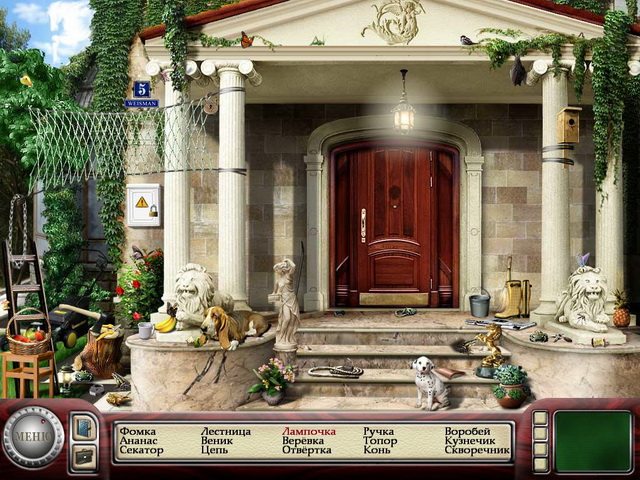Open the briefcase icon button
Screen dimensions: 640x480
point(84,455)
